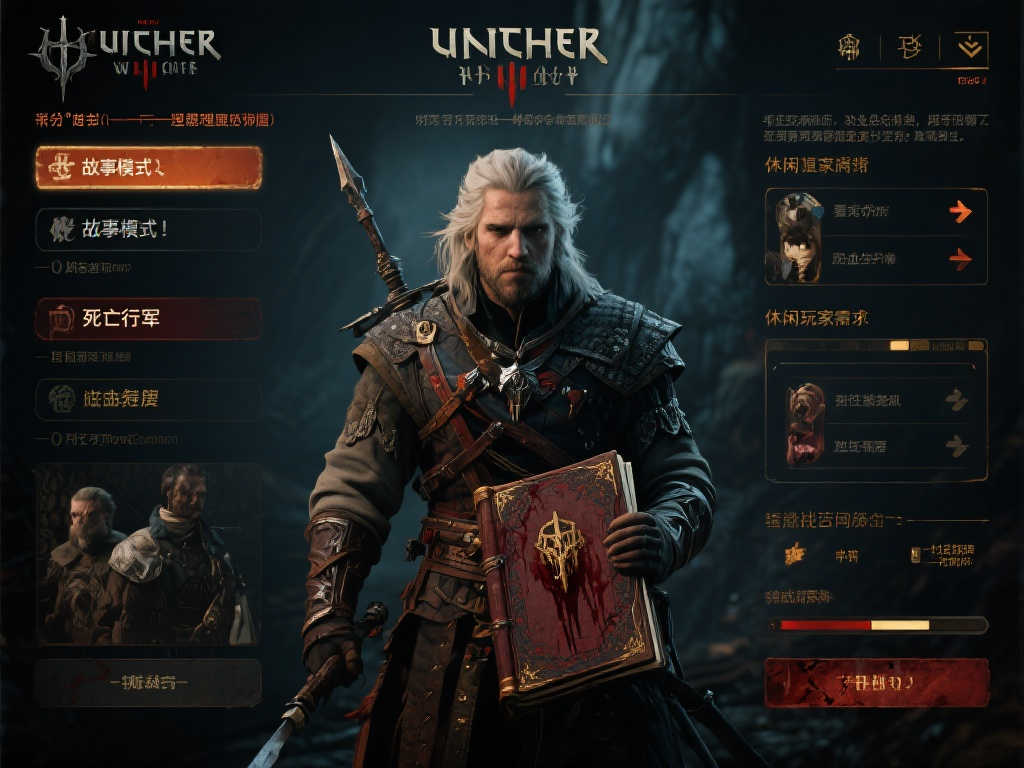This screenshot has width=1024, height=768.
Task: Select the highlighted orange 故事模式 button
Action: point(148,168)
